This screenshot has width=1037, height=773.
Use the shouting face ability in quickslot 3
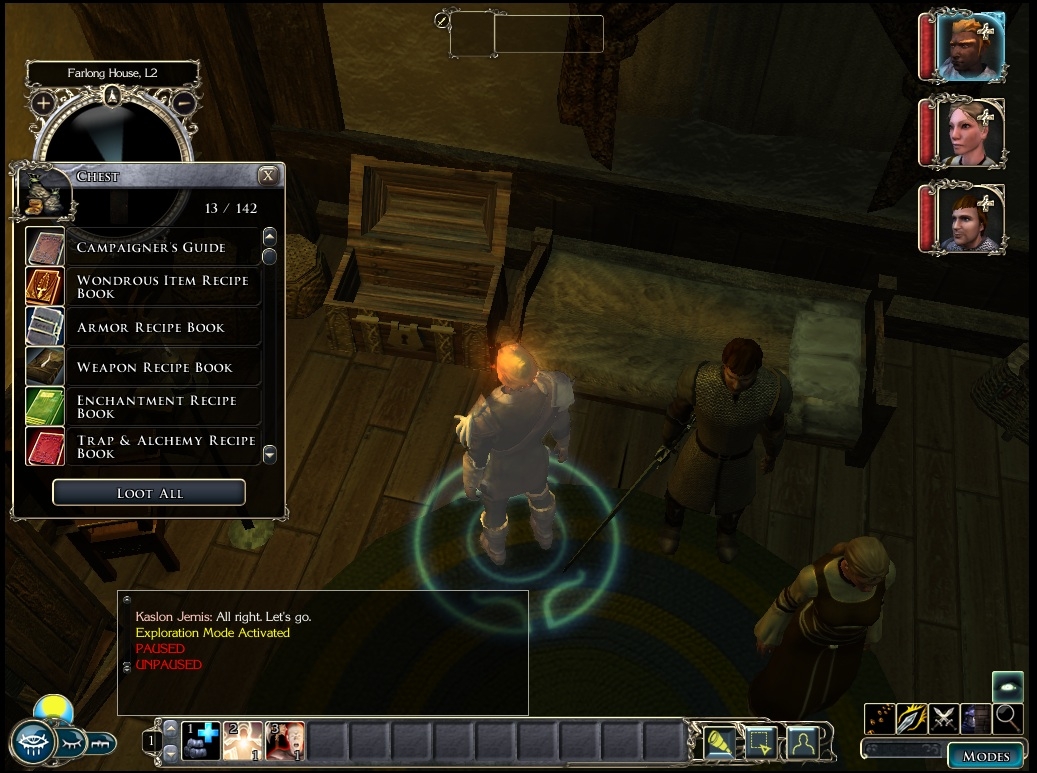pyautogui.click(x=285, y=742)
